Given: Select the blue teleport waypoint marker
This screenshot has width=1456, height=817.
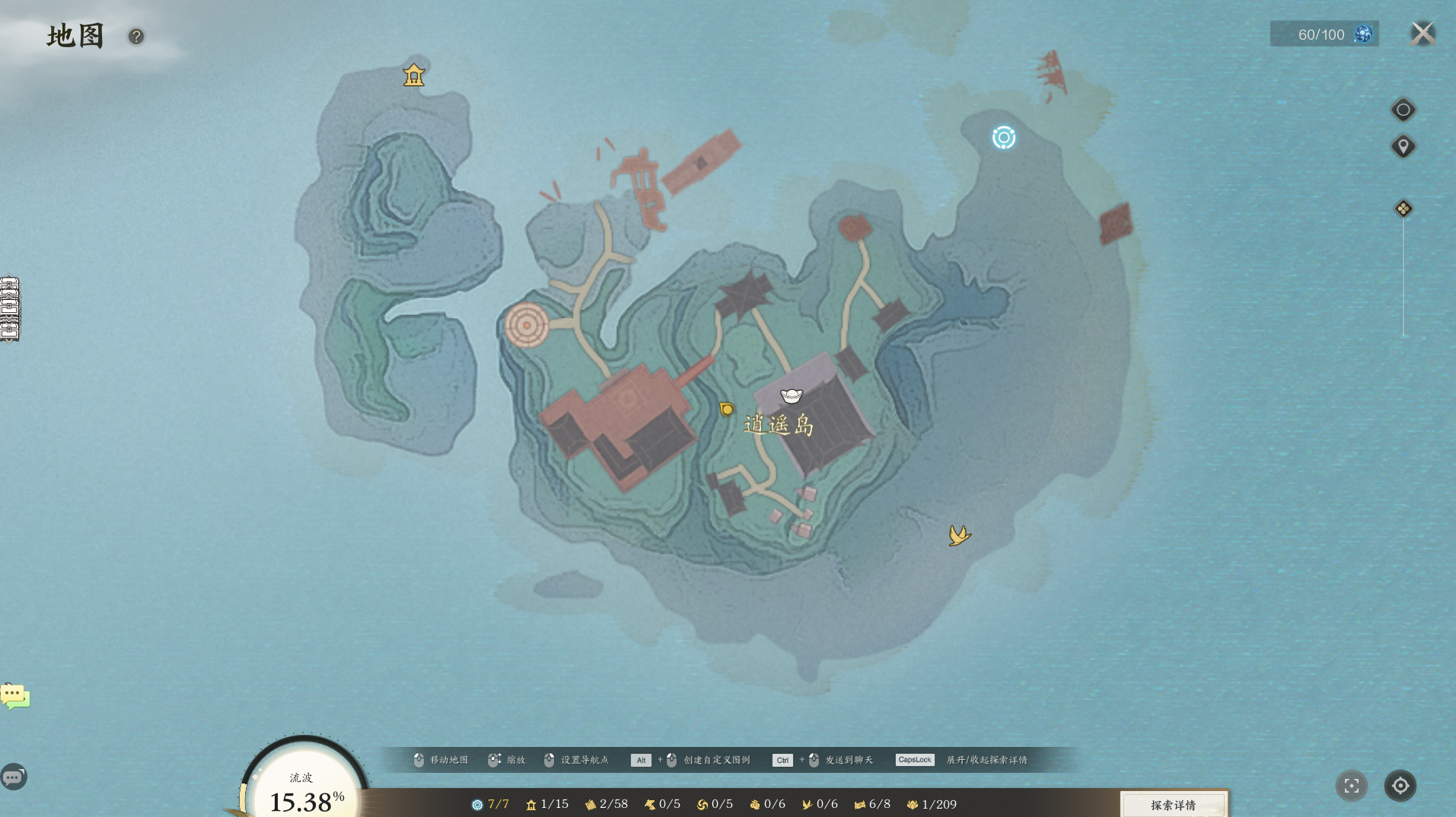Looking at the screenshot, I should coord(1003,138).
